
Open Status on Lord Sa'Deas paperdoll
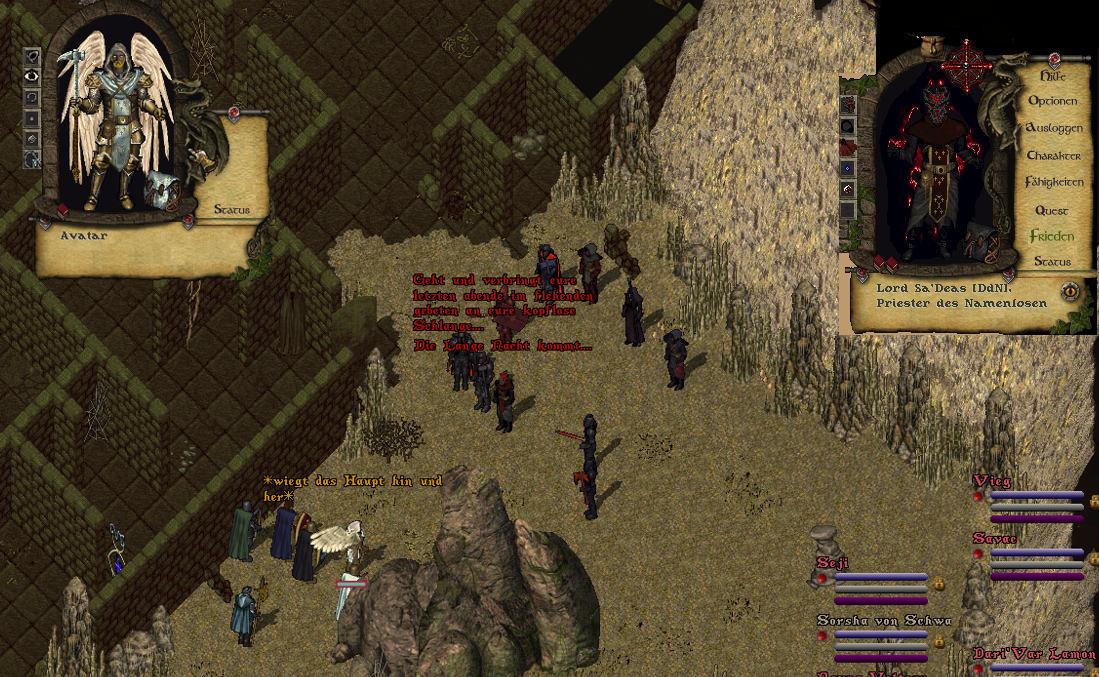click(1052, 262)
